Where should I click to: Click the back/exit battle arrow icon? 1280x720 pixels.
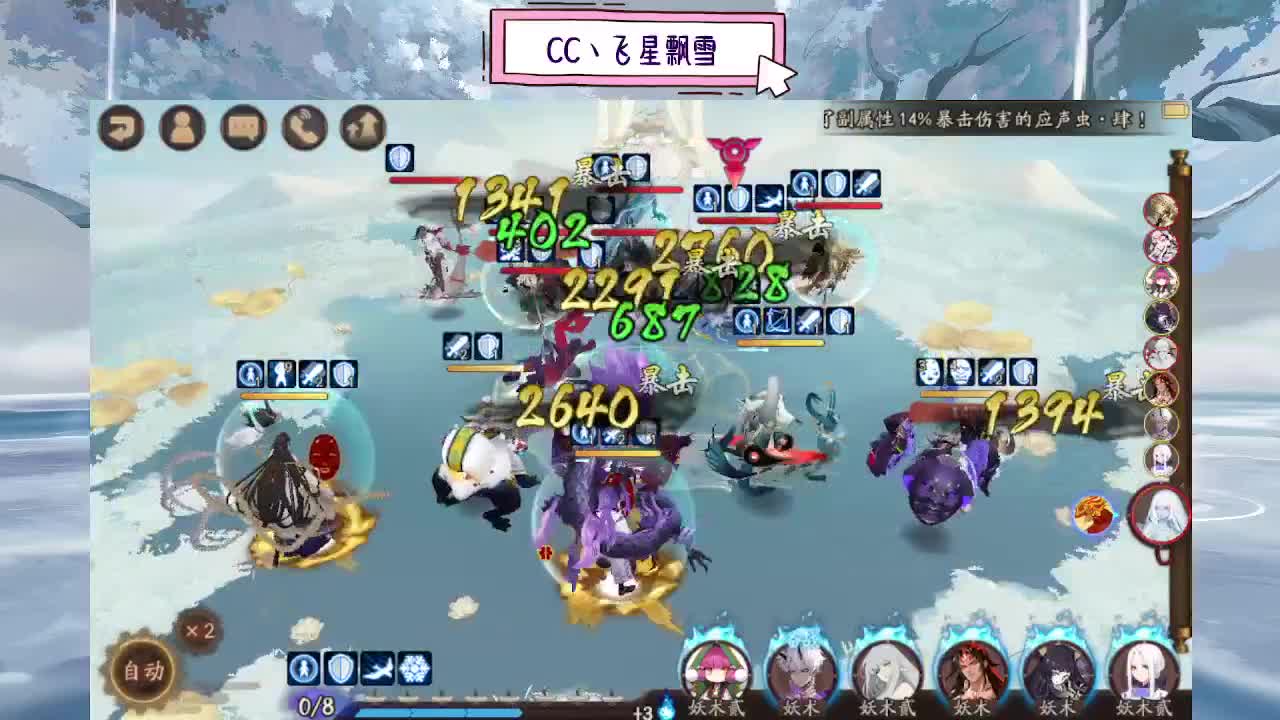tap(121, 128)
